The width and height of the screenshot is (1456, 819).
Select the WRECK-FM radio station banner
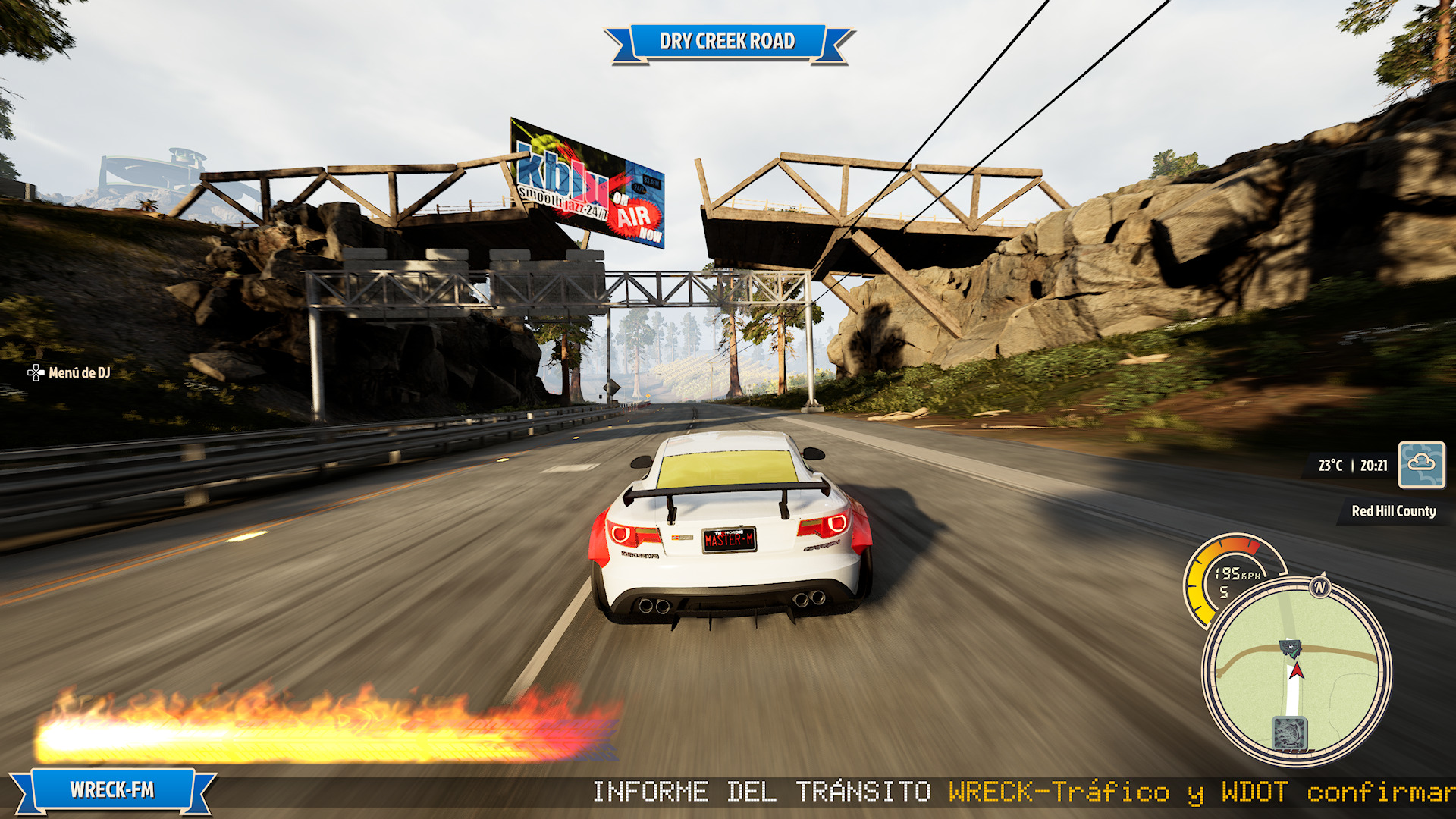point(112,790)
